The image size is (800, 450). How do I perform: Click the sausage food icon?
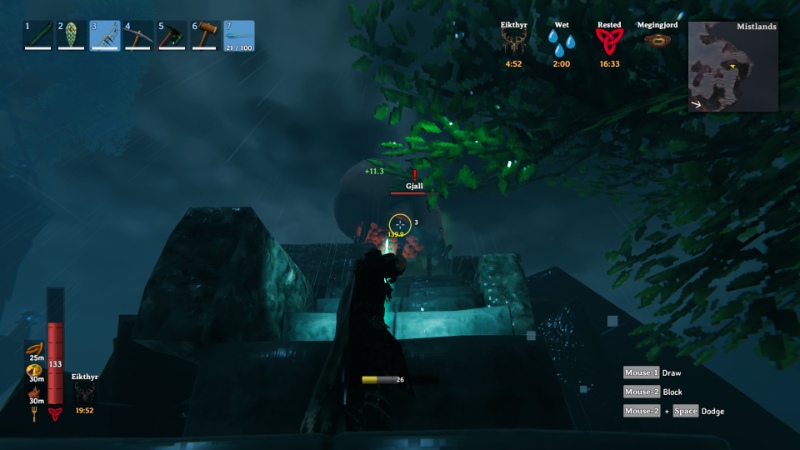tap(35, 347)
